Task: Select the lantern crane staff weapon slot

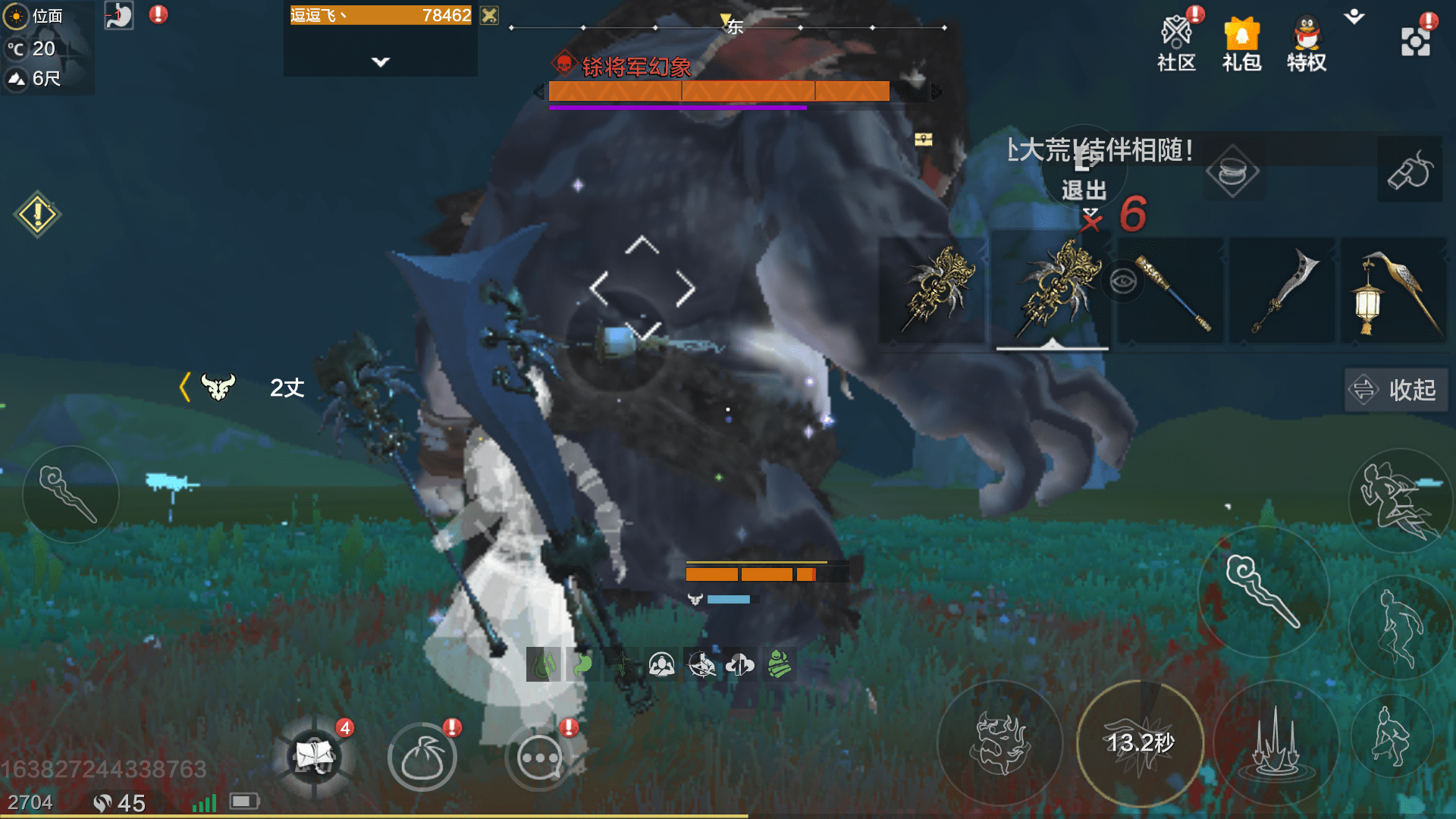Action: (1394, 292)
